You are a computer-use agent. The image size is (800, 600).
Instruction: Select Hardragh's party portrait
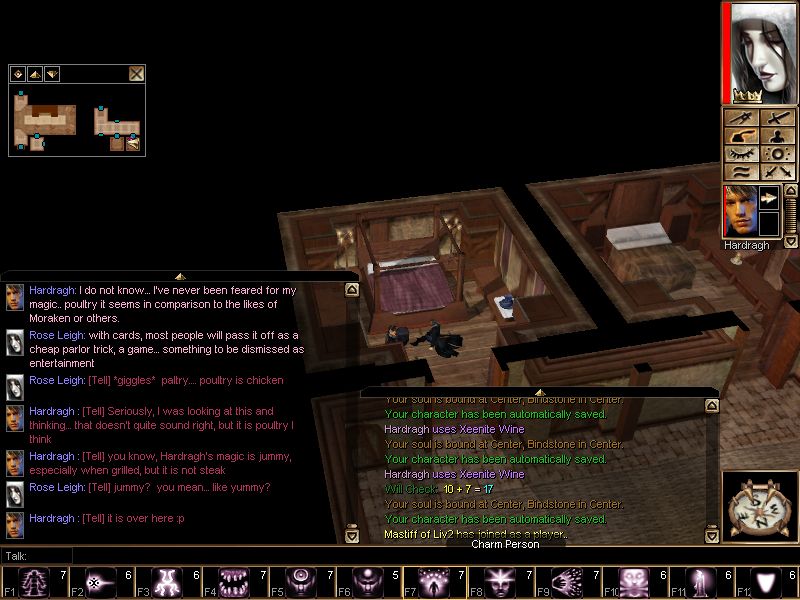tap(741, 211)
